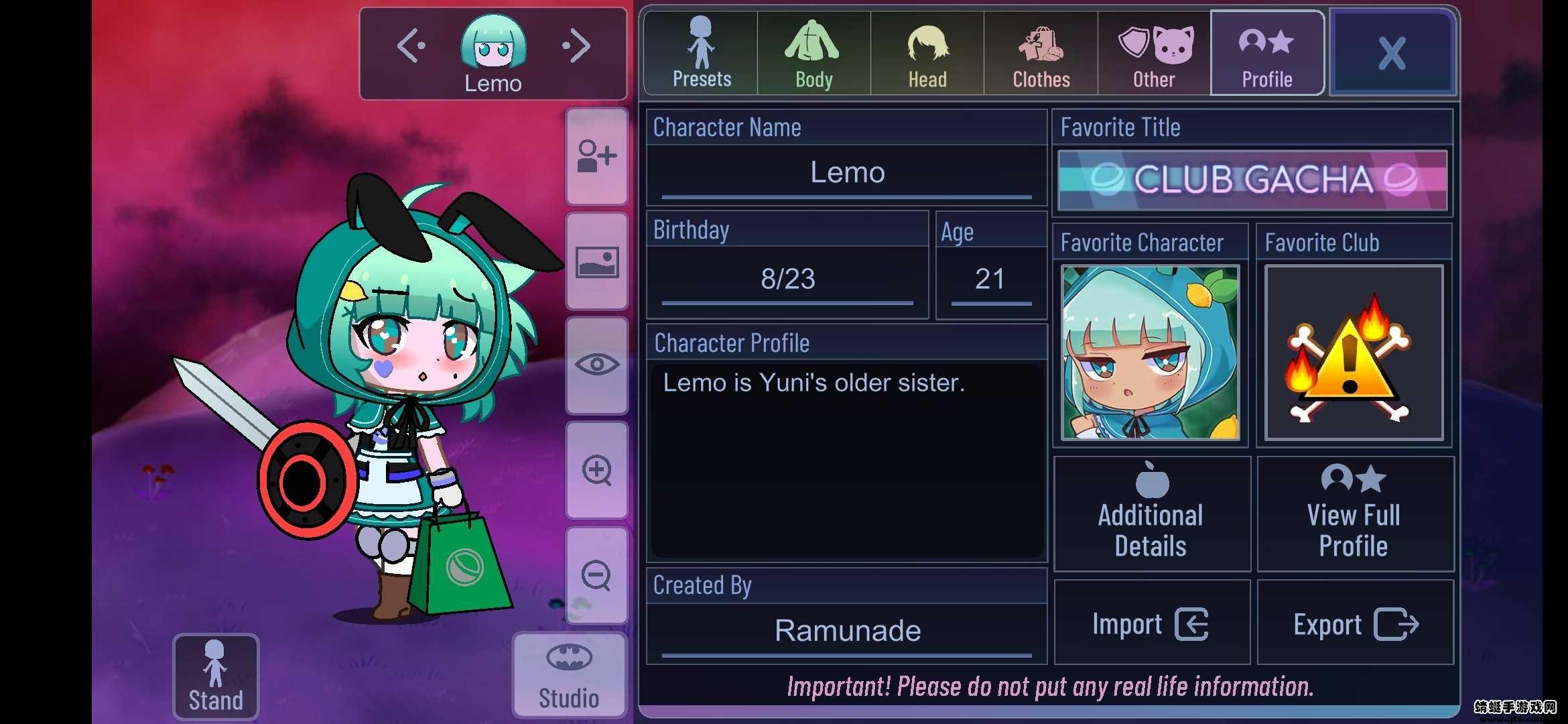Open Additional Details

[x=1151, y=514]
